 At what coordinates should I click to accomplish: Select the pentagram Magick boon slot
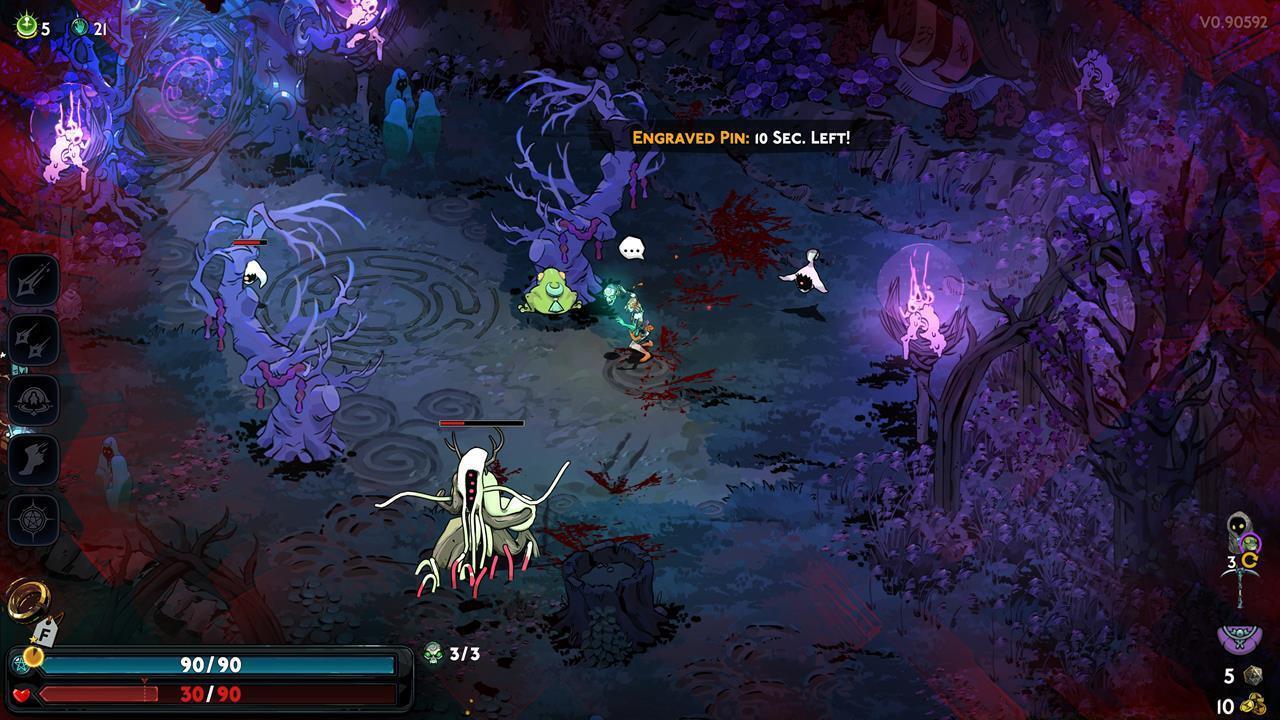(x=34, y=520)
